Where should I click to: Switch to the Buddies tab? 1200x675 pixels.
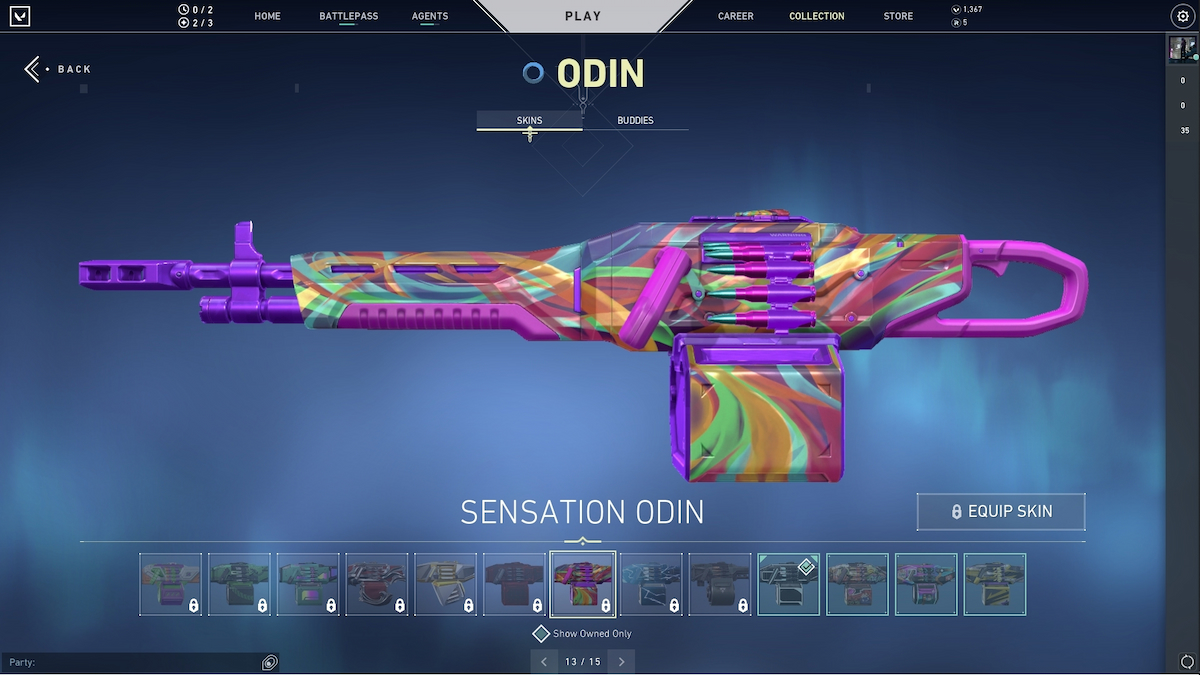(x=635, y=120)
